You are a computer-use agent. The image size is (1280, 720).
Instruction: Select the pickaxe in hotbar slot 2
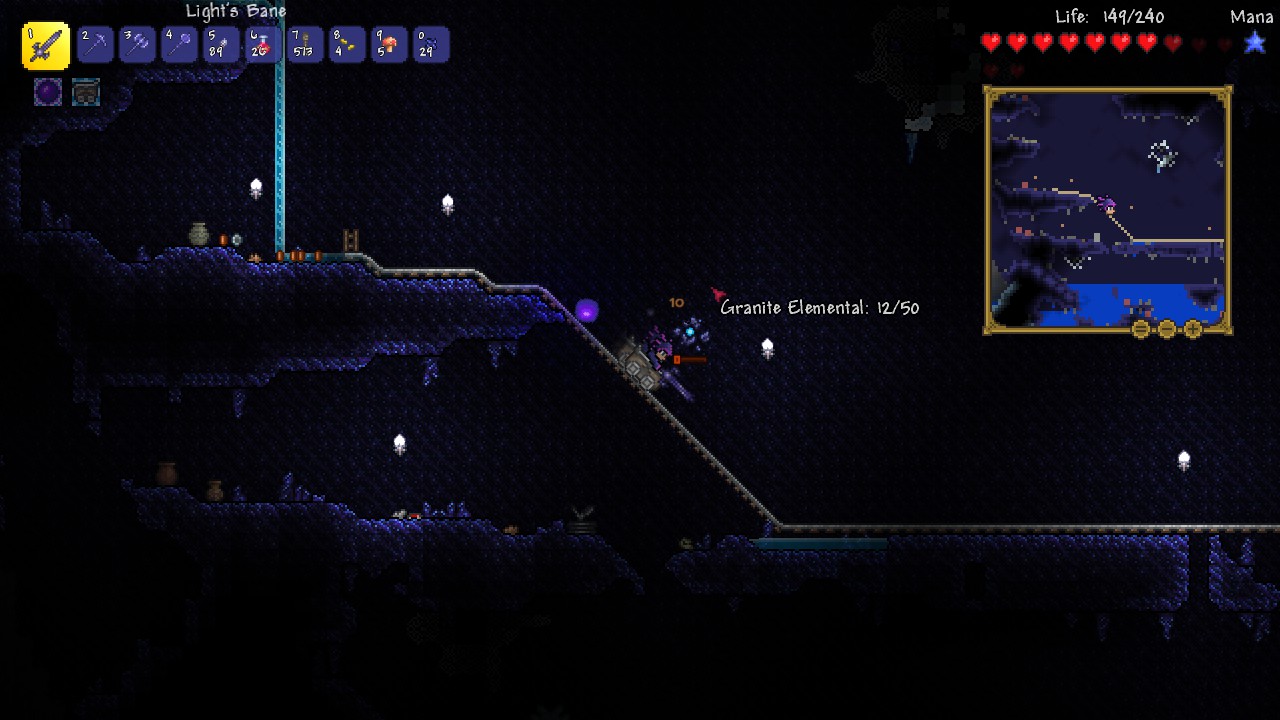click(94, 44)
